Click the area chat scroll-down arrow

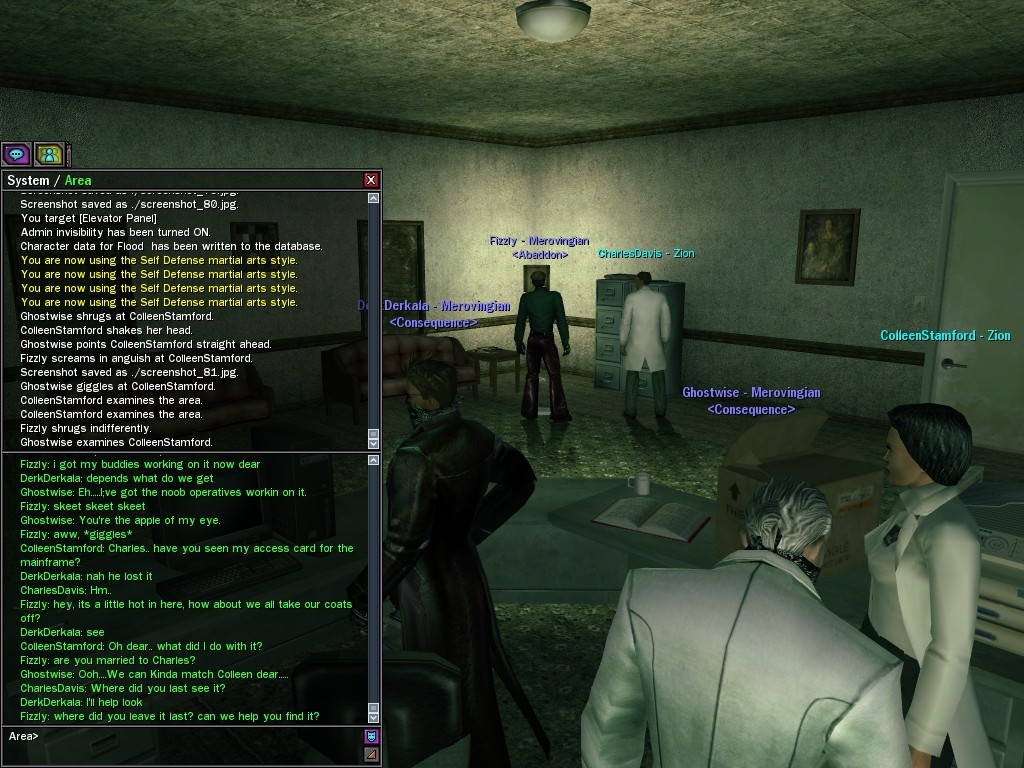tap(374, 716)
